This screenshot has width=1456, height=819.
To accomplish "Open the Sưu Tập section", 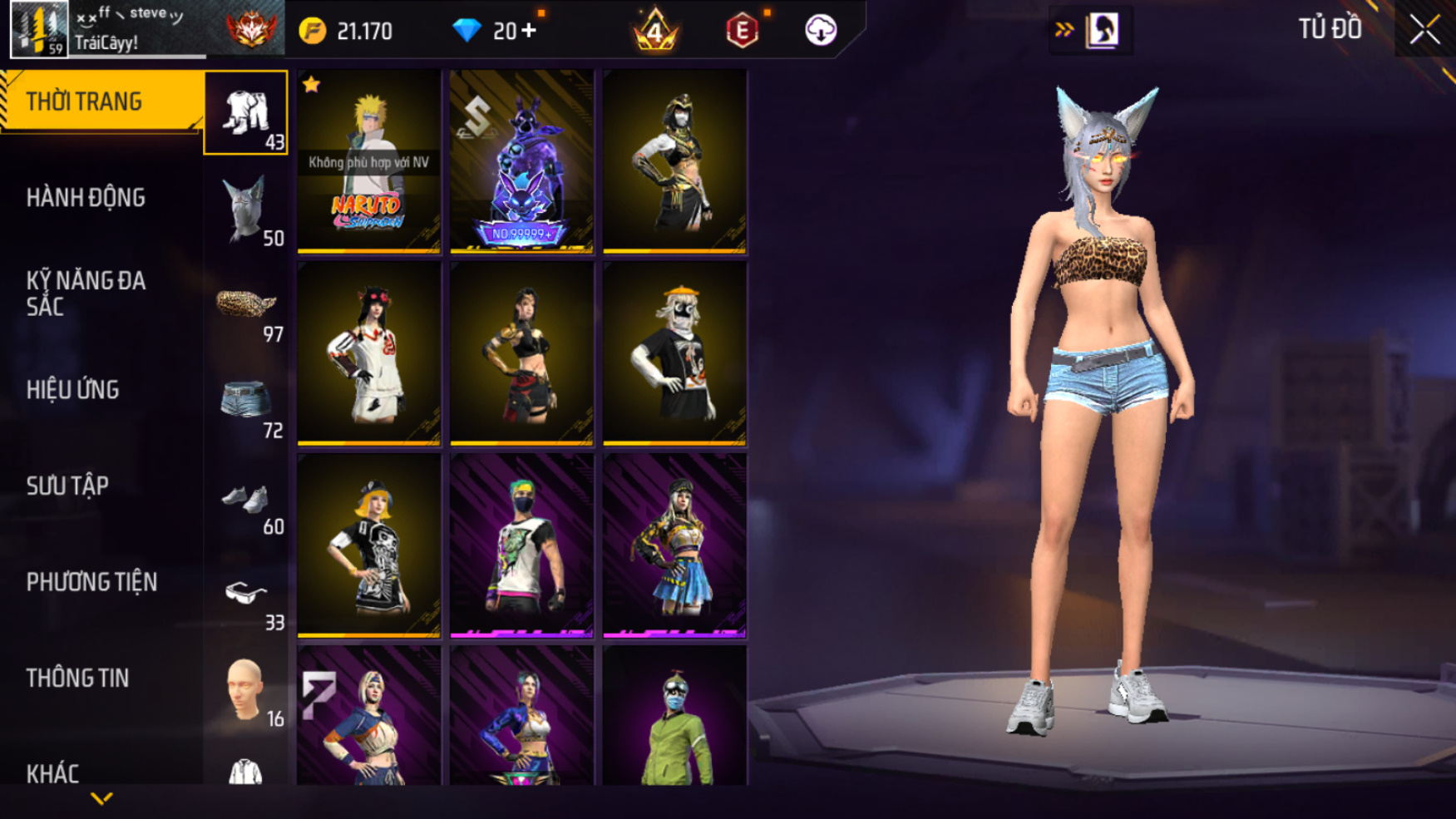I will click(67, 486).
